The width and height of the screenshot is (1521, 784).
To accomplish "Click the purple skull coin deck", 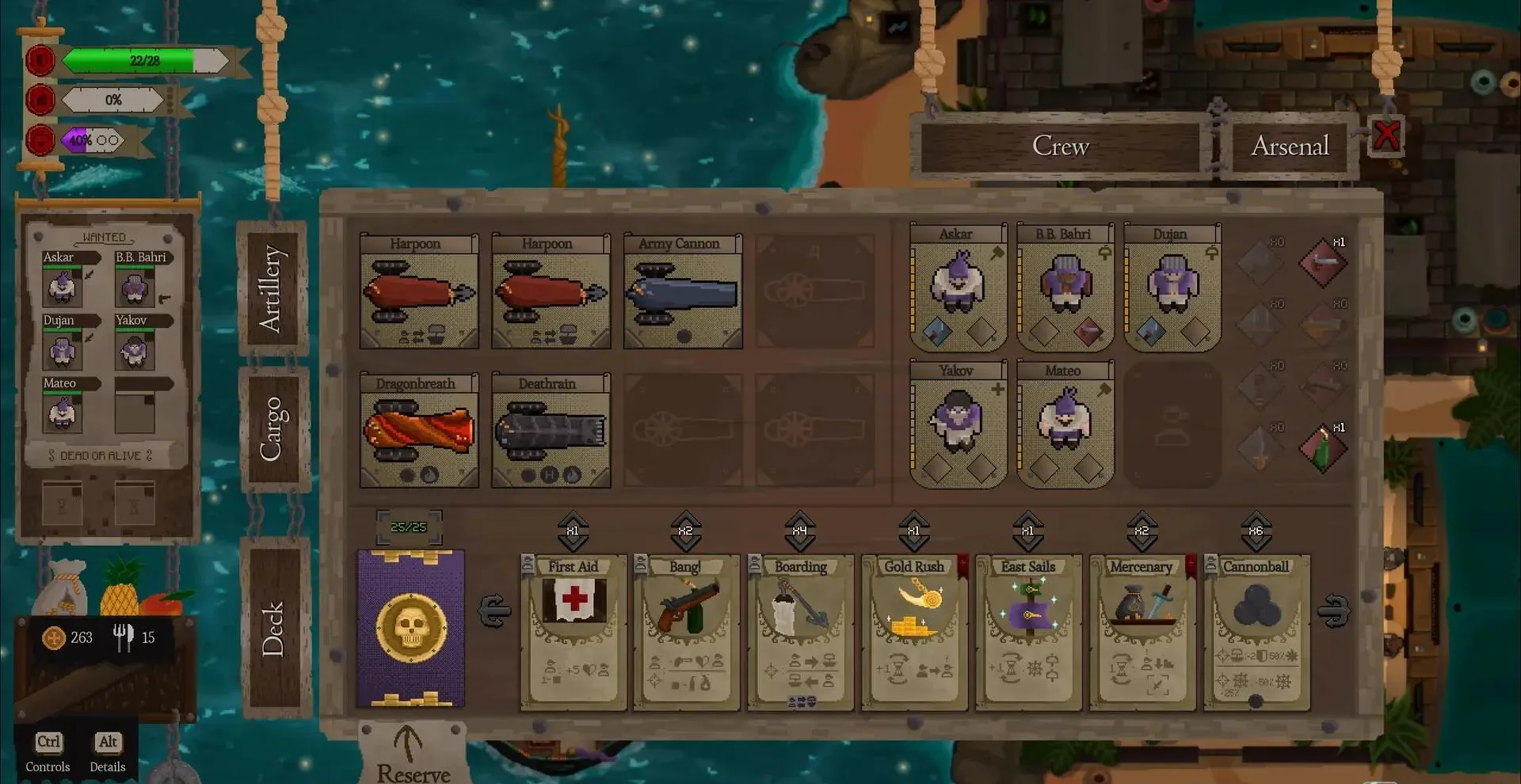I will [x=410, y=628].
